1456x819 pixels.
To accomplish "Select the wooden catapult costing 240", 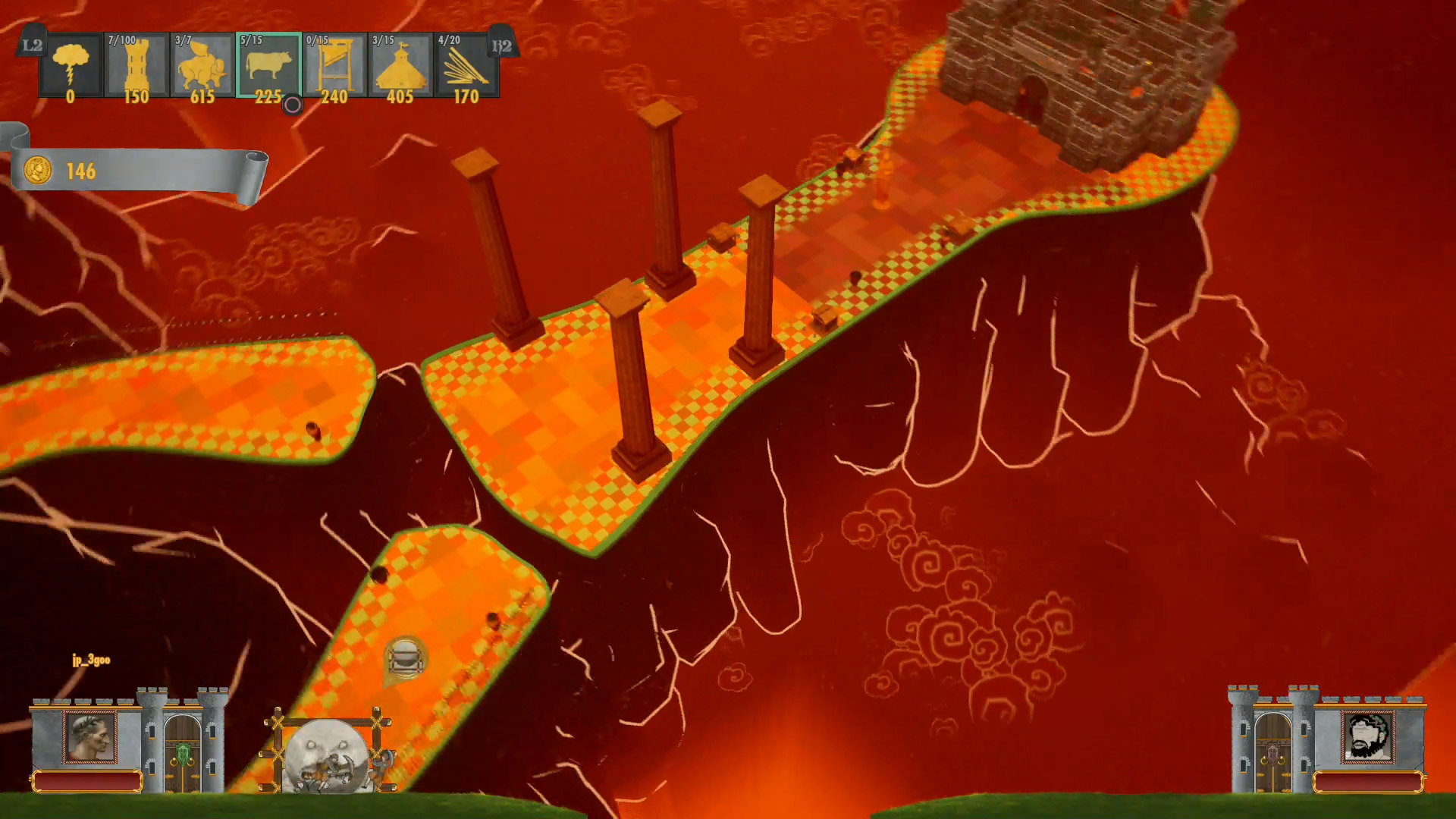I will [x=334, y=66].
